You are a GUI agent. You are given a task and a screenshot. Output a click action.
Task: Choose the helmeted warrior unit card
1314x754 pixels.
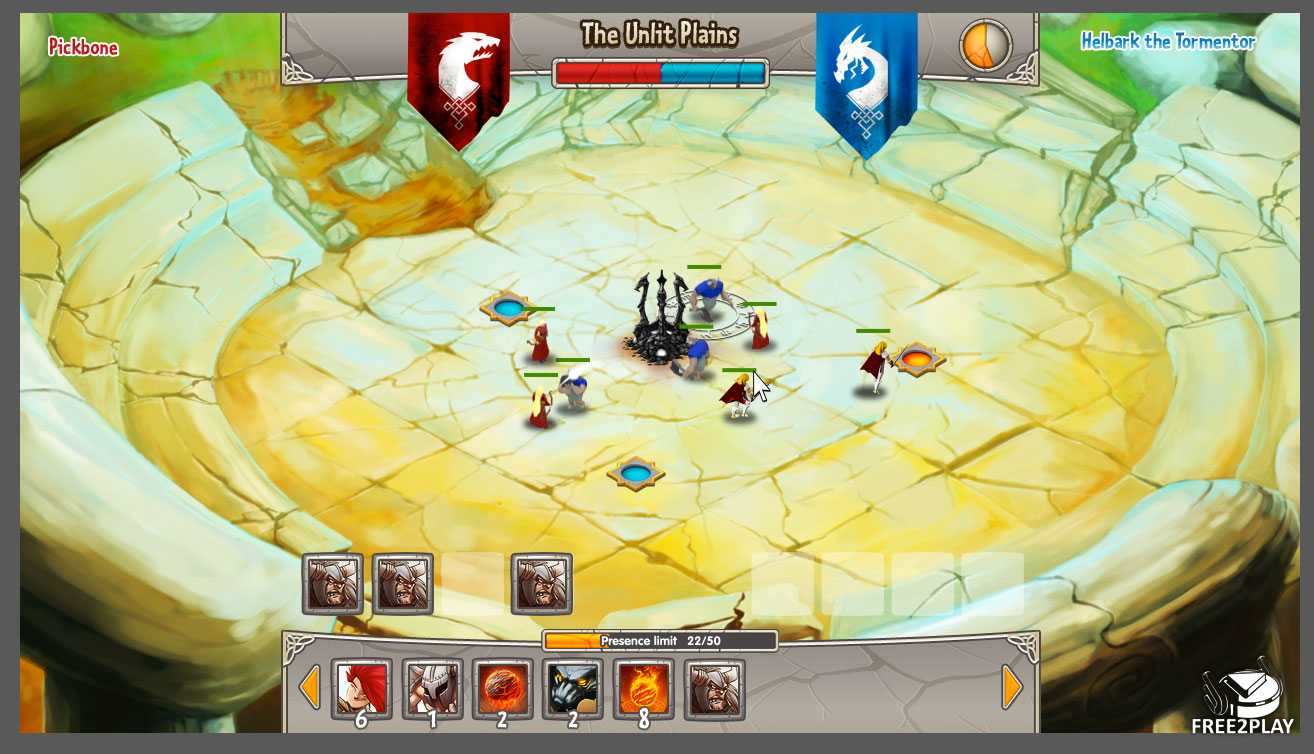(x=432, y=689)
